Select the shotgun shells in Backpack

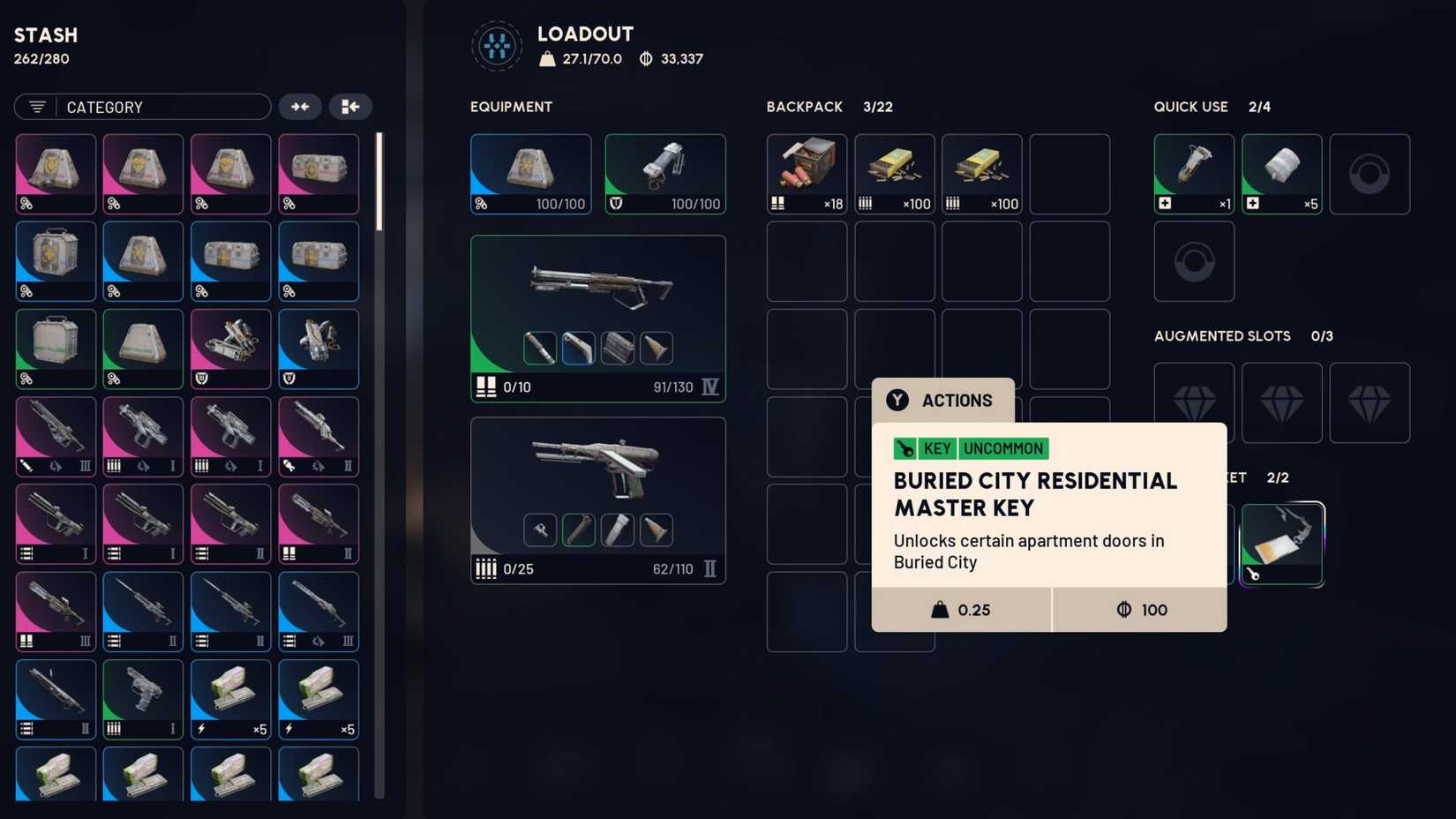point(806,173)
